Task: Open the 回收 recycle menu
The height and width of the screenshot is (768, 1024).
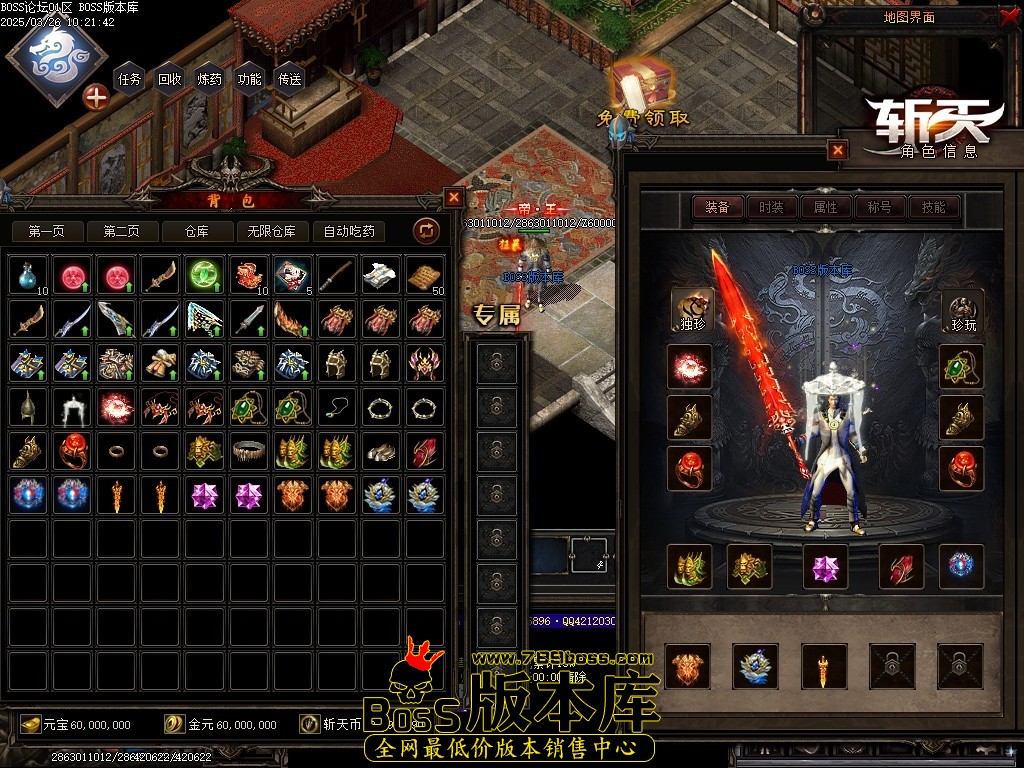Action: 170,79
